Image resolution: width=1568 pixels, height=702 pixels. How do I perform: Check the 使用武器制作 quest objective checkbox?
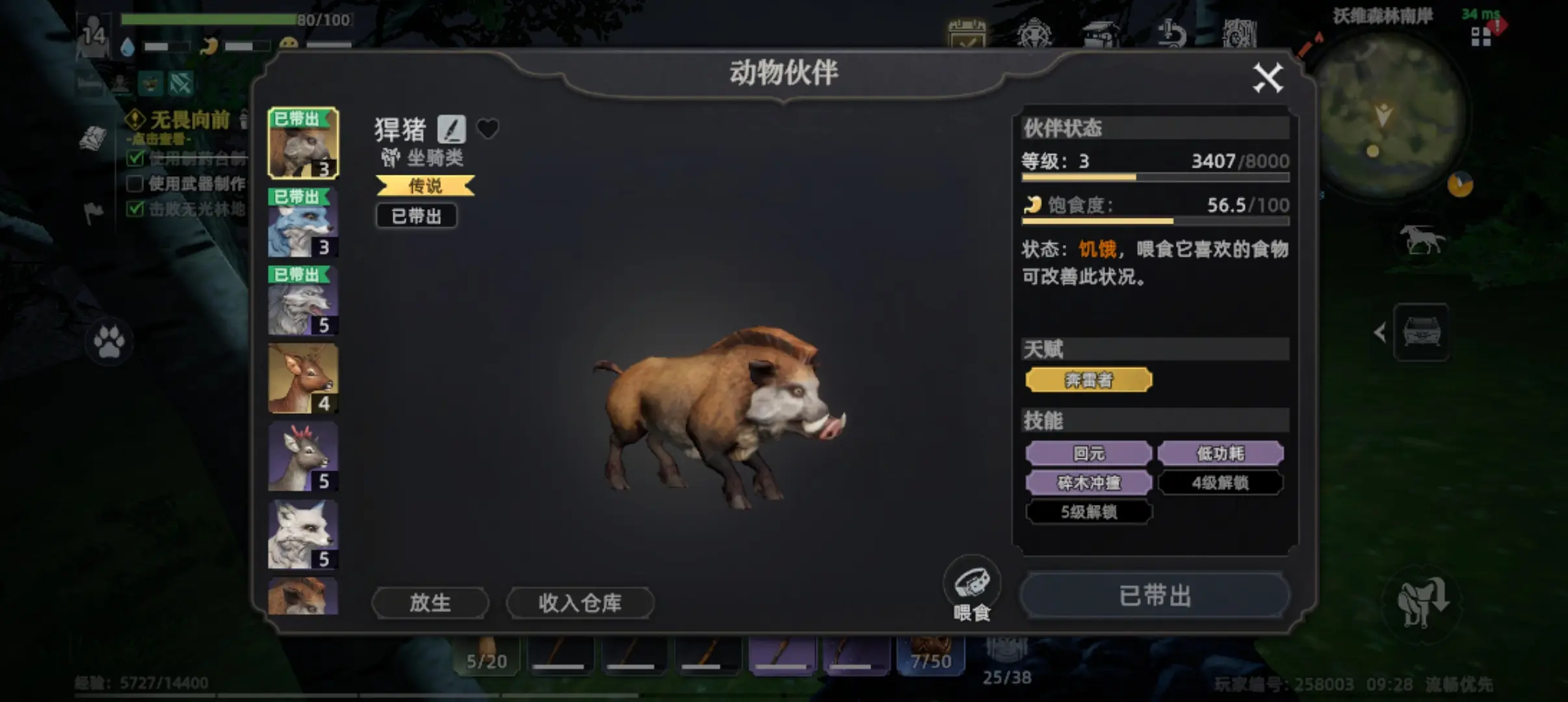[x=135, y=185]
